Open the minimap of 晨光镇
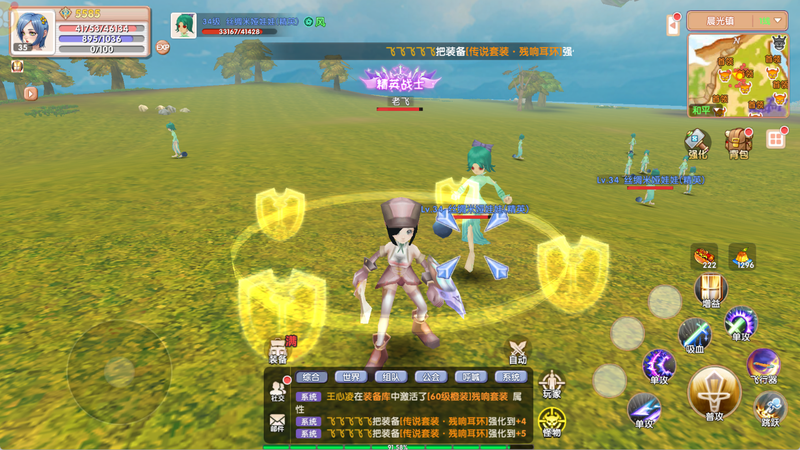Image resolution: width=800 pixels, height=450 pixels. tap(738, 74)
